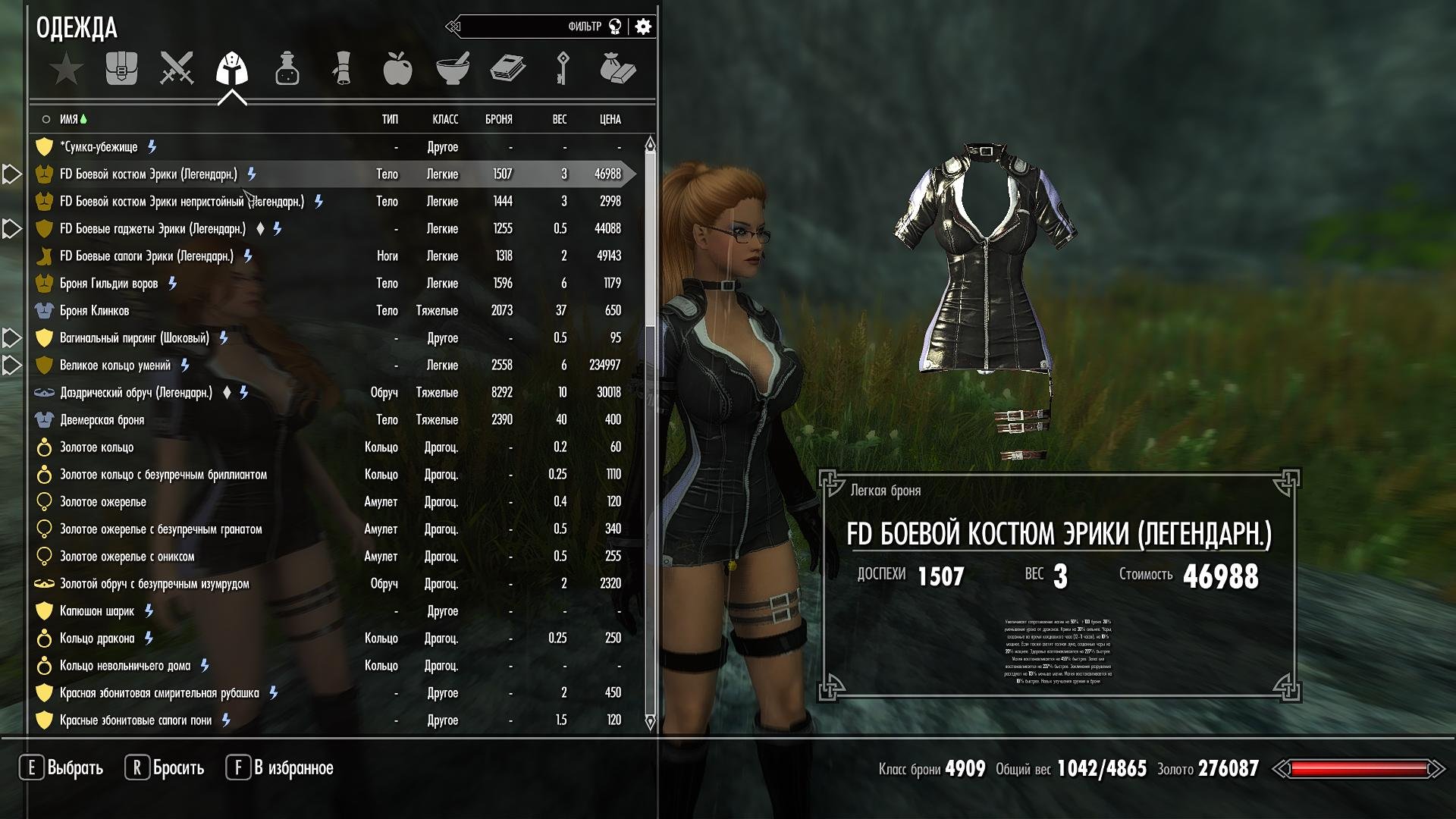Select Броня Гильдии воров row
Screen dimensions: 1456x819
(x=109, y=284)
